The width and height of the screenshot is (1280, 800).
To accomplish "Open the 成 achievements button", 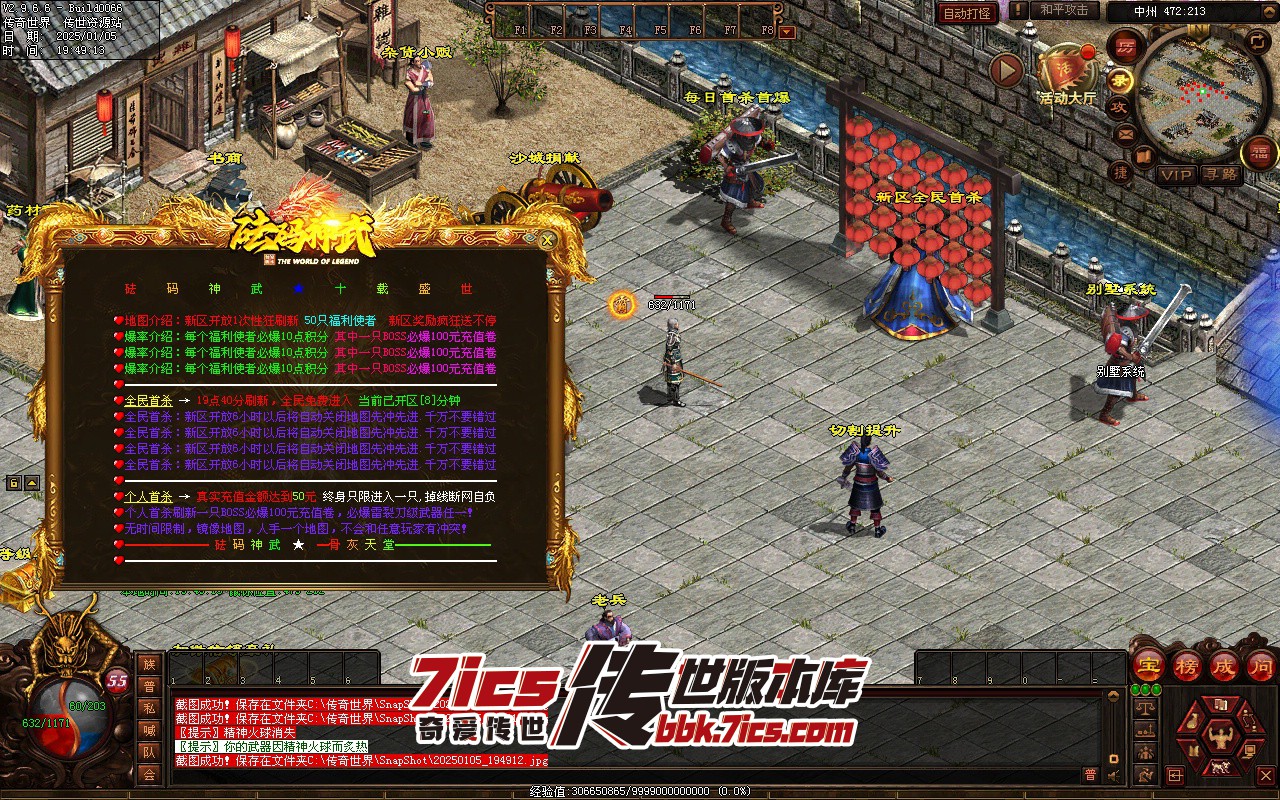I will click(1224, 665).
